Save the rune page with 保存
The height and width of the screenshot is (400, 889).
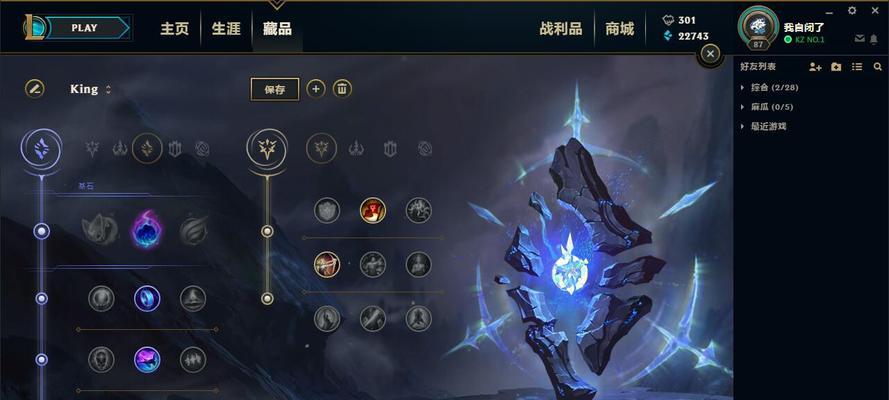[275, 89]
